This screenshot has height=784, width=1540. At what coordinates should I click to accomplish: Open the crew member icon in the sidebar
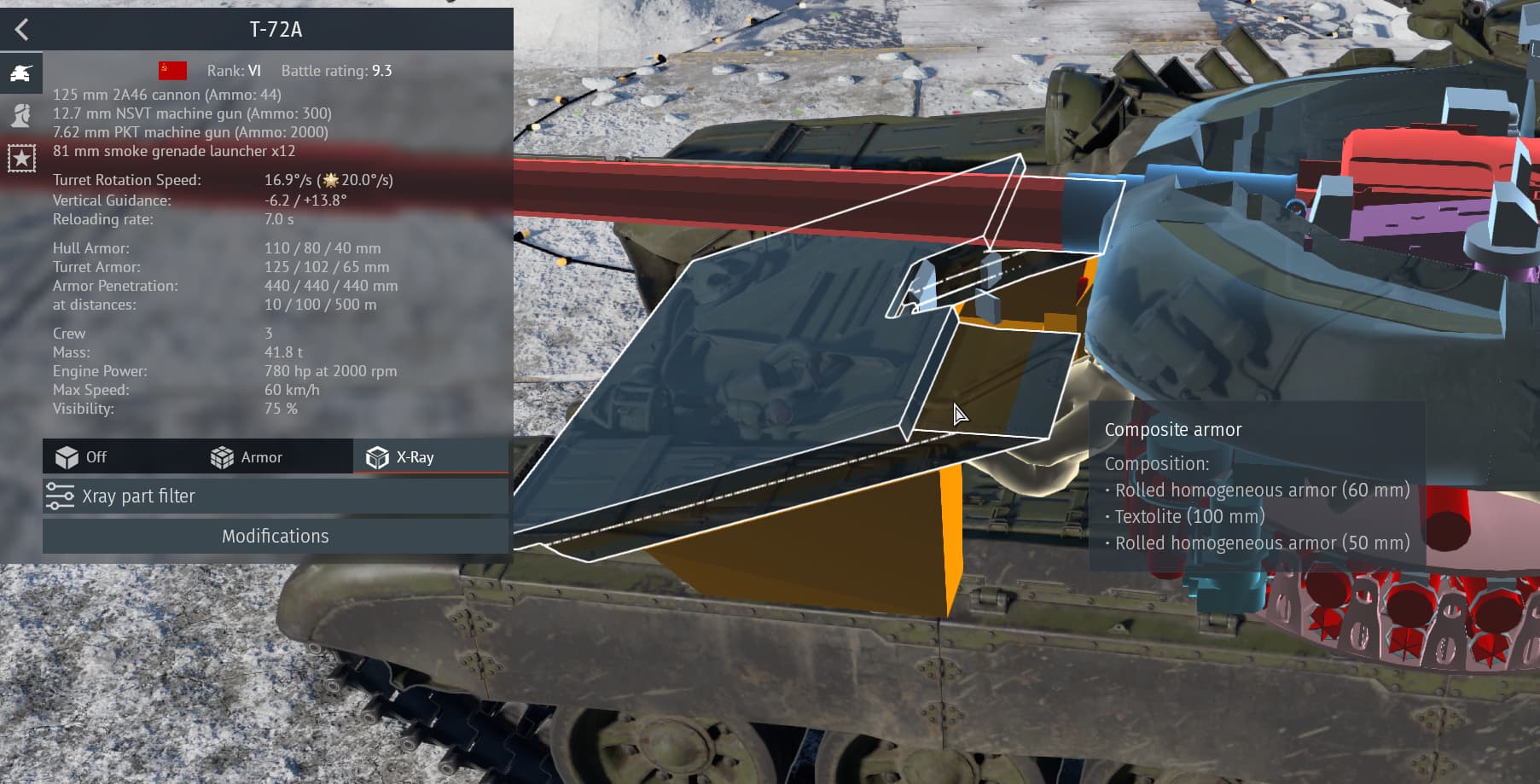tap(21, 113)
